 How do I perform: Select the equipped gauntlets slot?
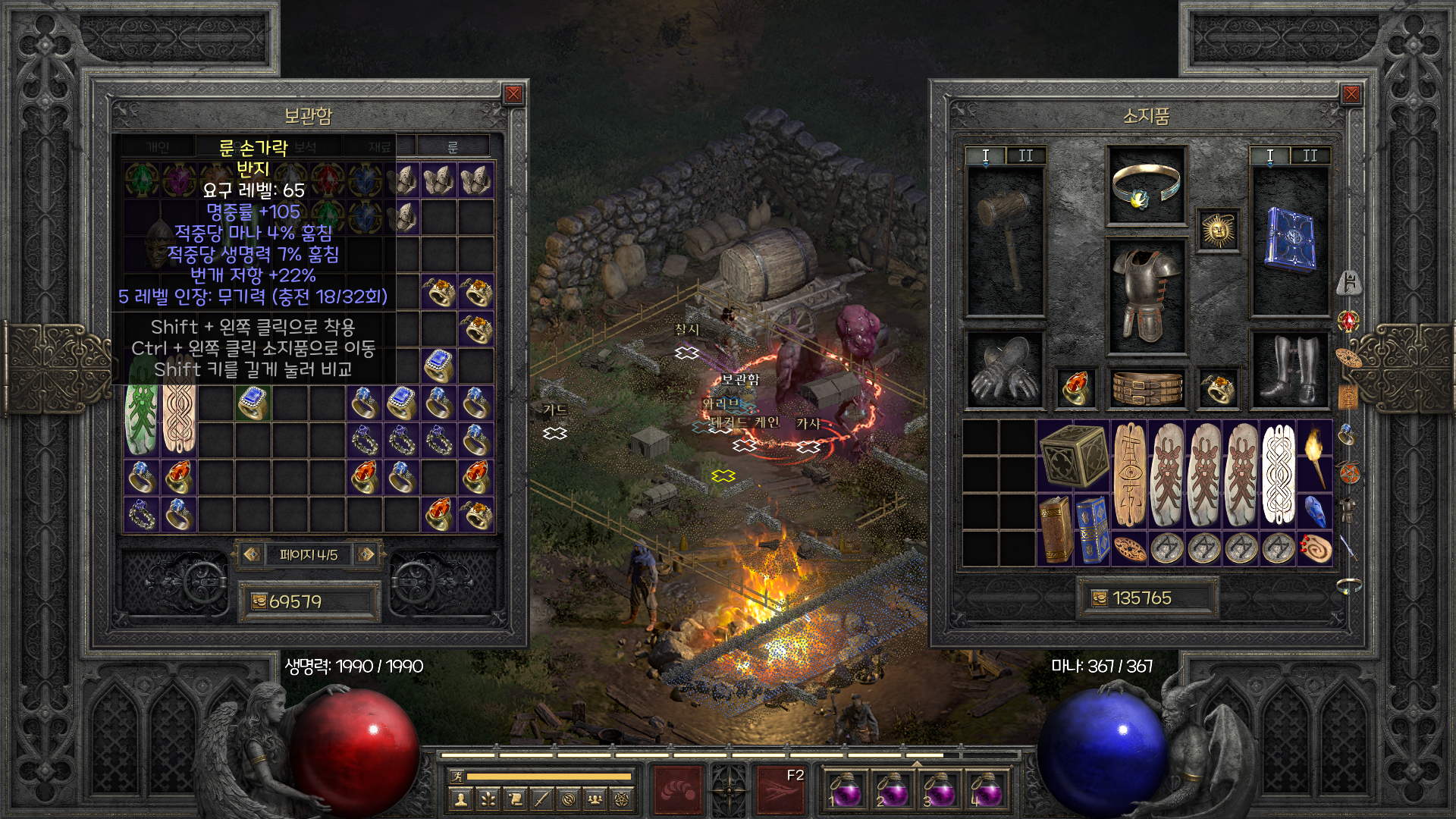pyautogui.click(x=1004, y=369)
